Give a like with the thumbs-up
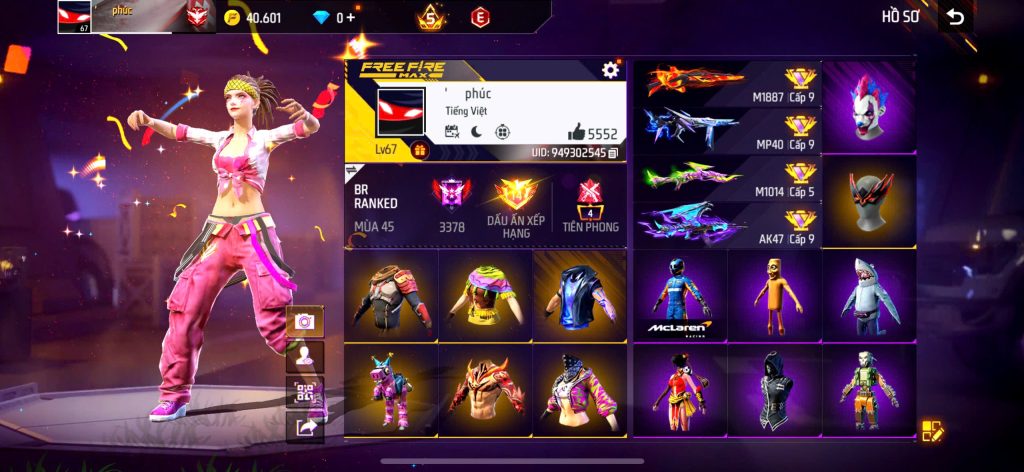The height and width of the screenshot is (472, 1024). [578, 132]
